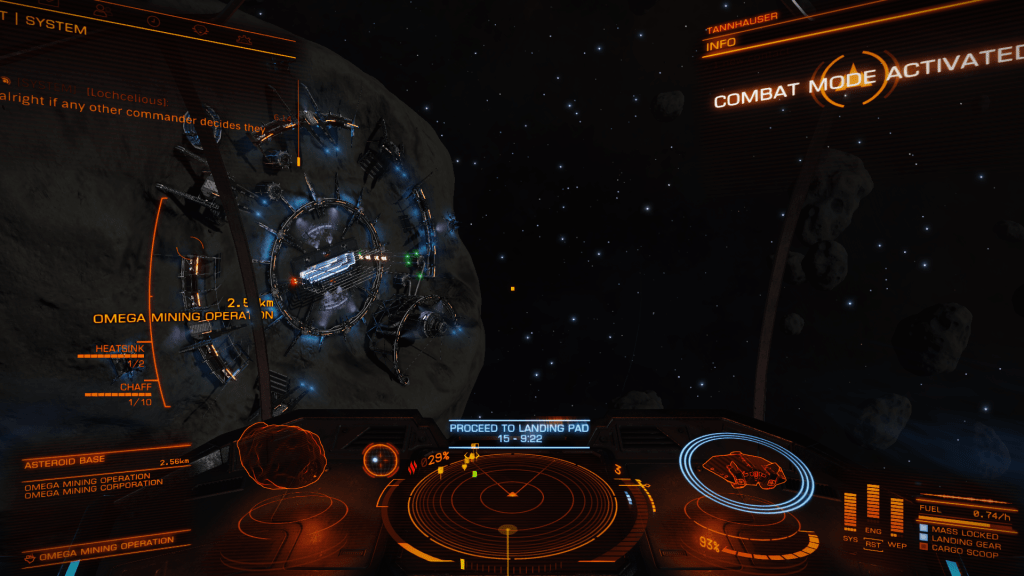Click the round navigation compass
The width and height of the screenshot is (1024, 576).
point(380,459)
